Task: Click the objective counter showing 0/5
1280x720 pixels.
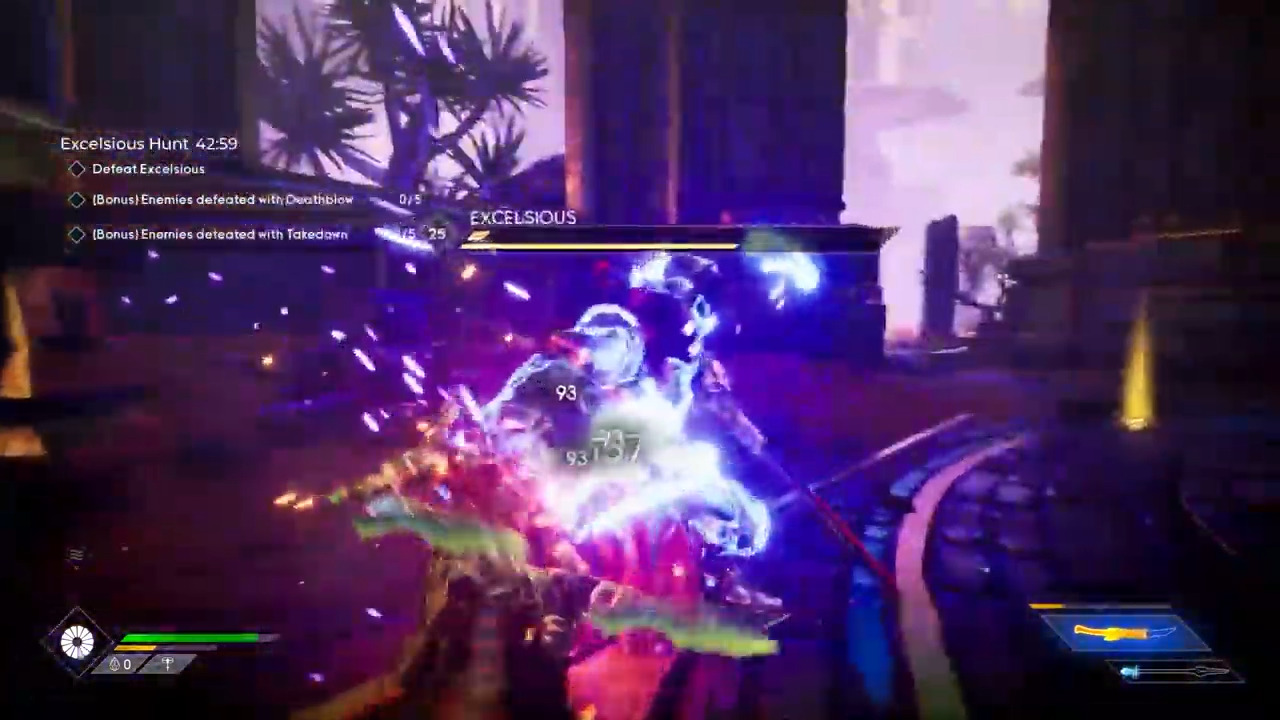Action: [x=410, y=199]
